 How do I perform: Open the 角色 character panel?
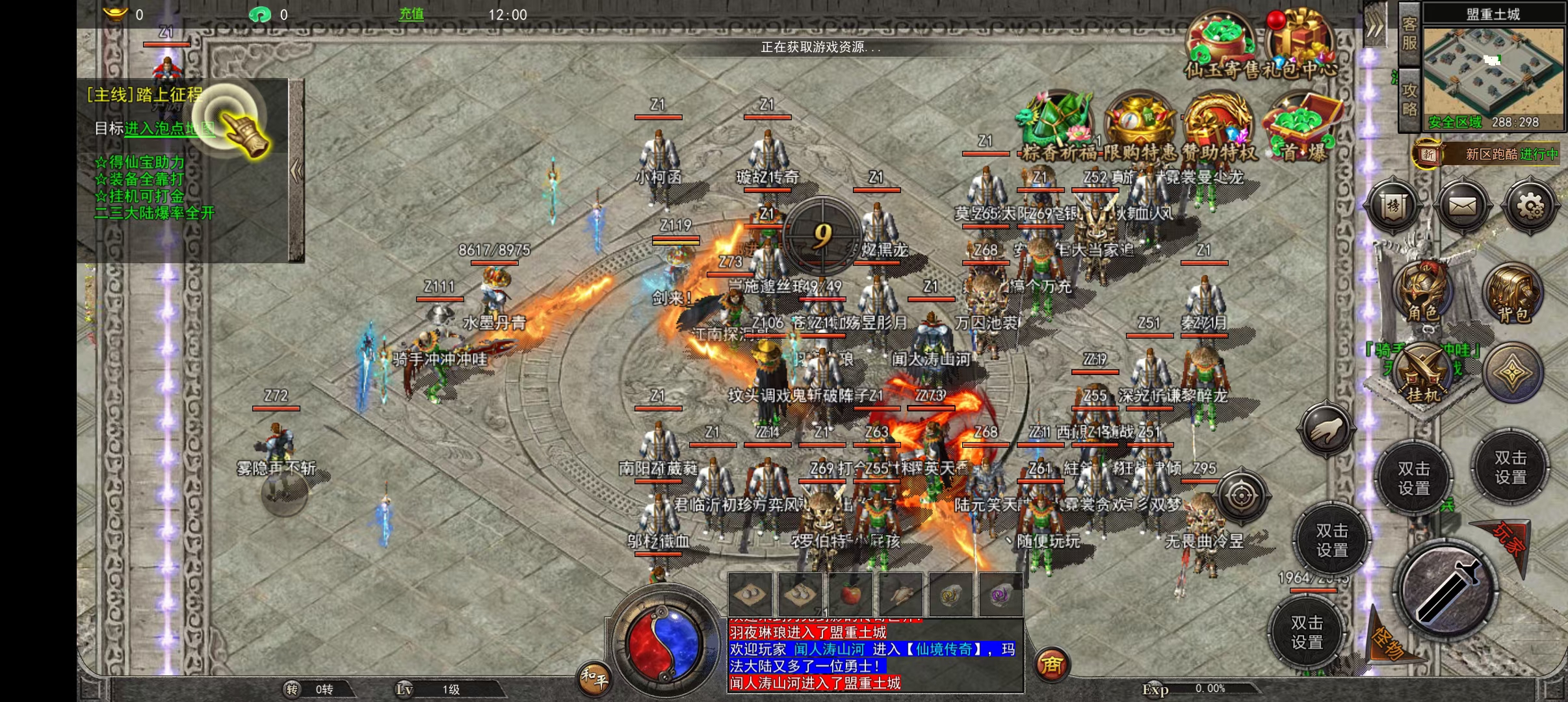click(x=1423, y=292)
